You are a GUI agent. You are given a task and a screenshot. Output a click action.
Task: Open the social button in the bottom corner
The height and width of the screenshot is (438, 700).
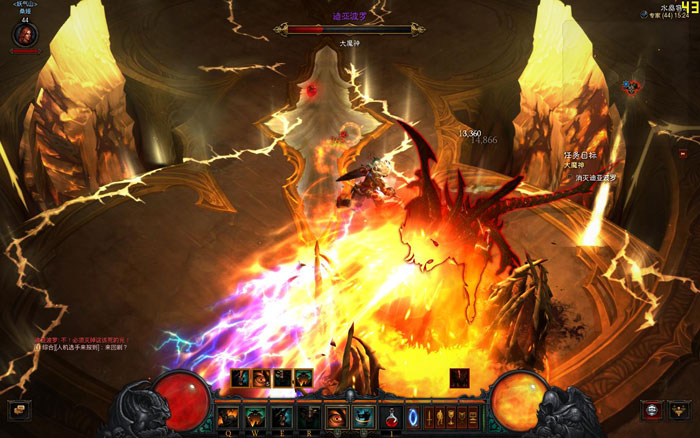point(681,410)
